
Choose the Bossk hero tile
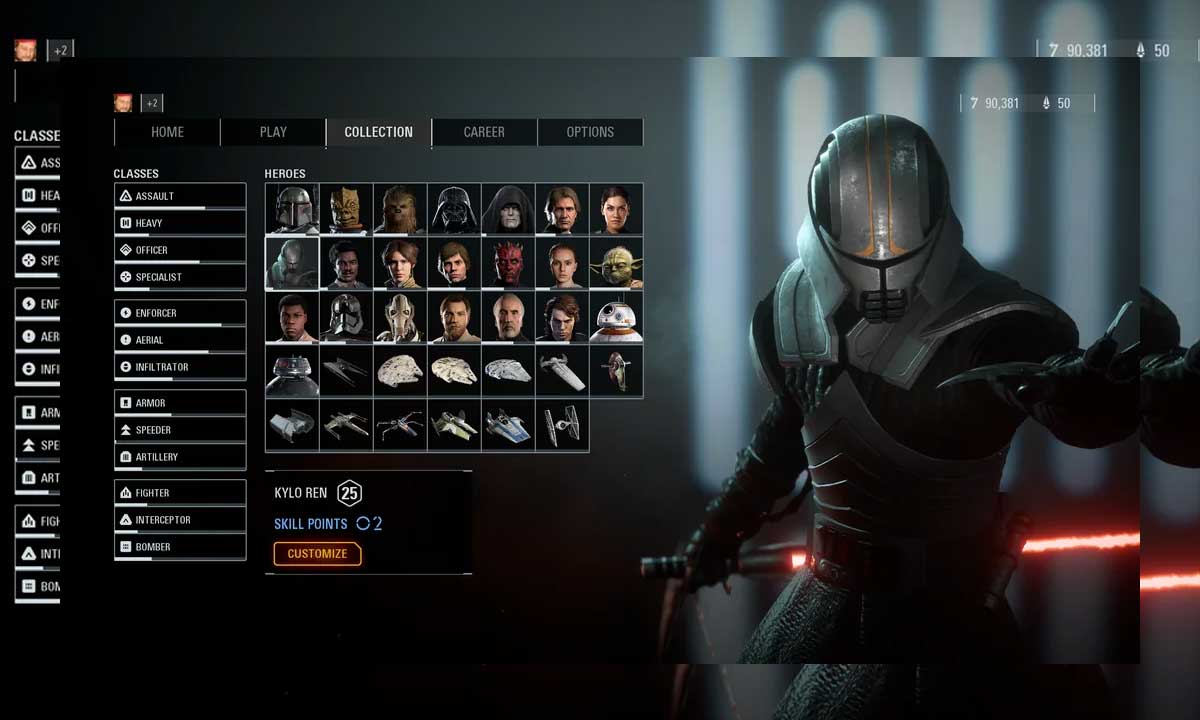click(346, 209)
